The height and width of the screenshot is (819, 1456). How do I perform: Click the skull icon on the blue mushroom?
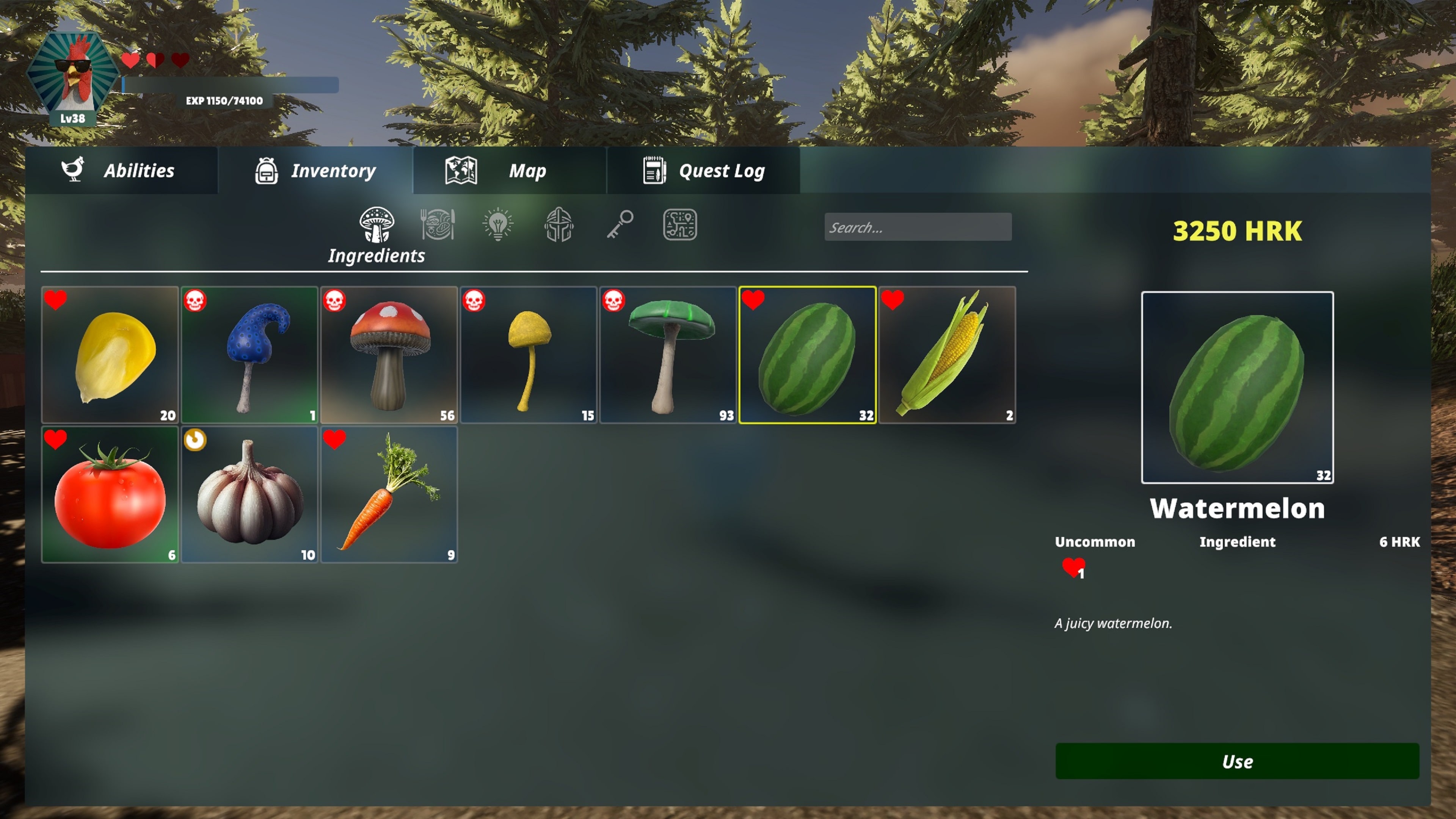[x=196, y=301]
